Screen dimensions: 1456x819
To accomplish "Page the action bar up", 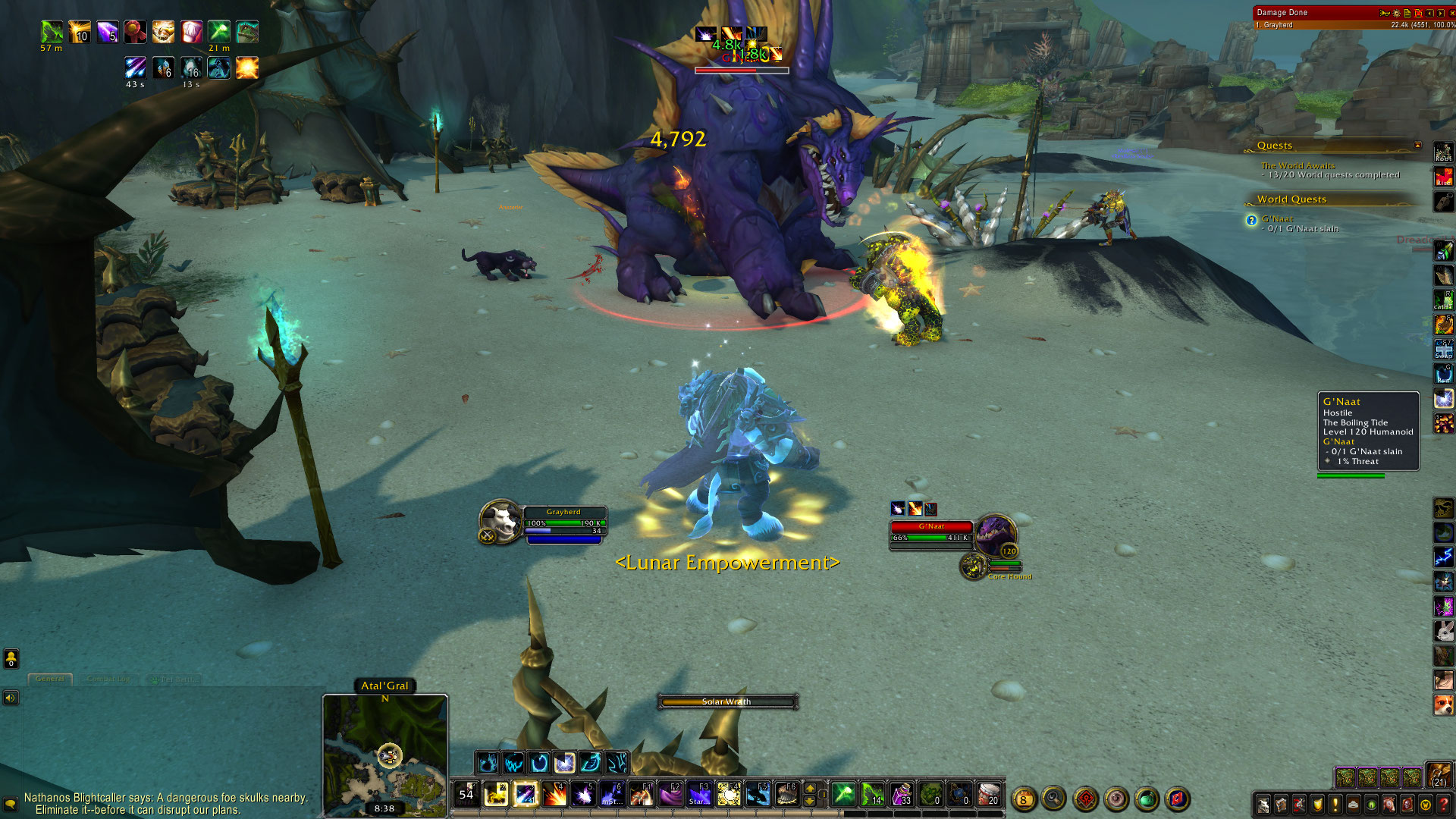I will pos(810,788).
